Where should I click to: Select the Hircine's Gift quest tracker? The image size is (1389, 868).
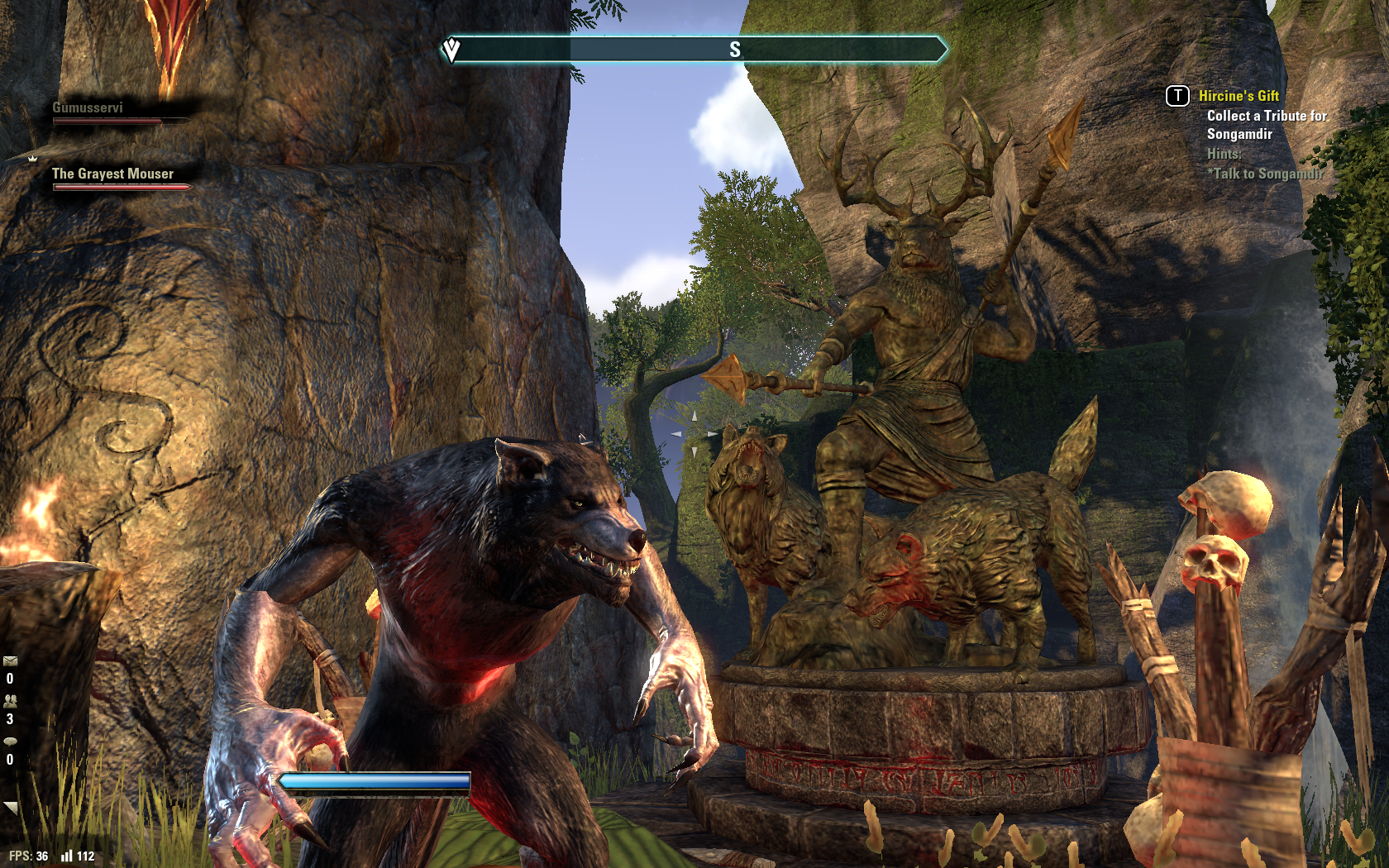[1239, 96]
